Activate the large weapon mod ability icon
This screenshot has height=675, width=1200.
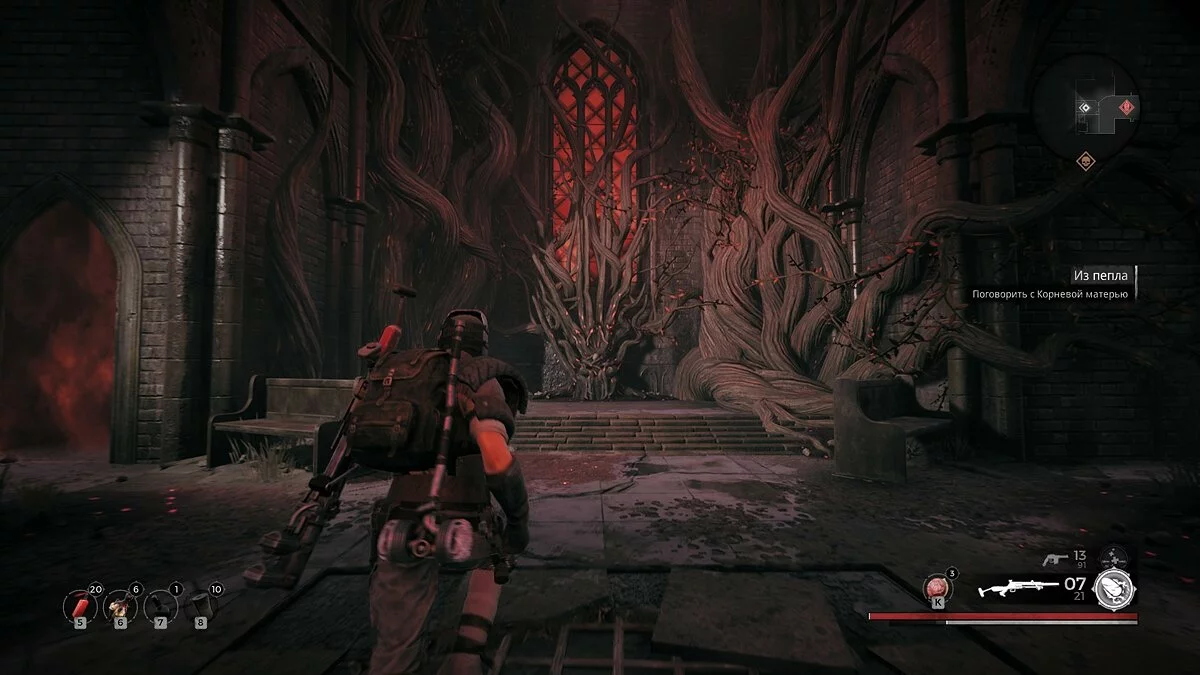[1113, 588]
